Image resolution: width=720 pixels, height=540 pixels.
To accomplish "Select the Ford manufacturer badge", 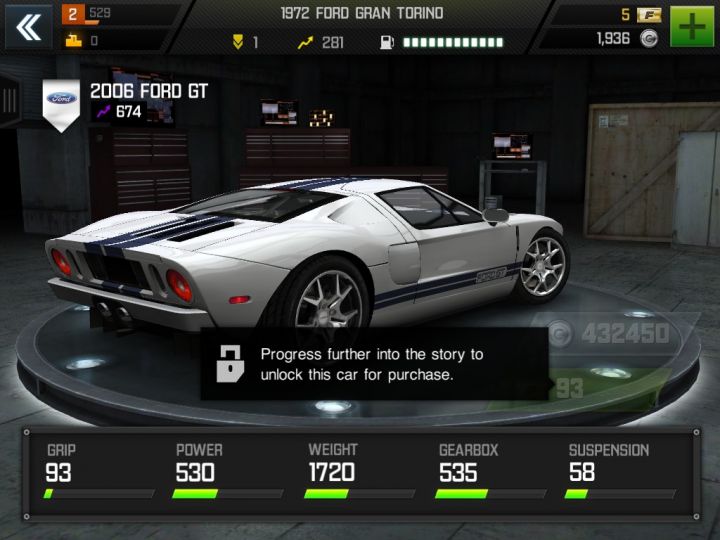I will [61, 101].
